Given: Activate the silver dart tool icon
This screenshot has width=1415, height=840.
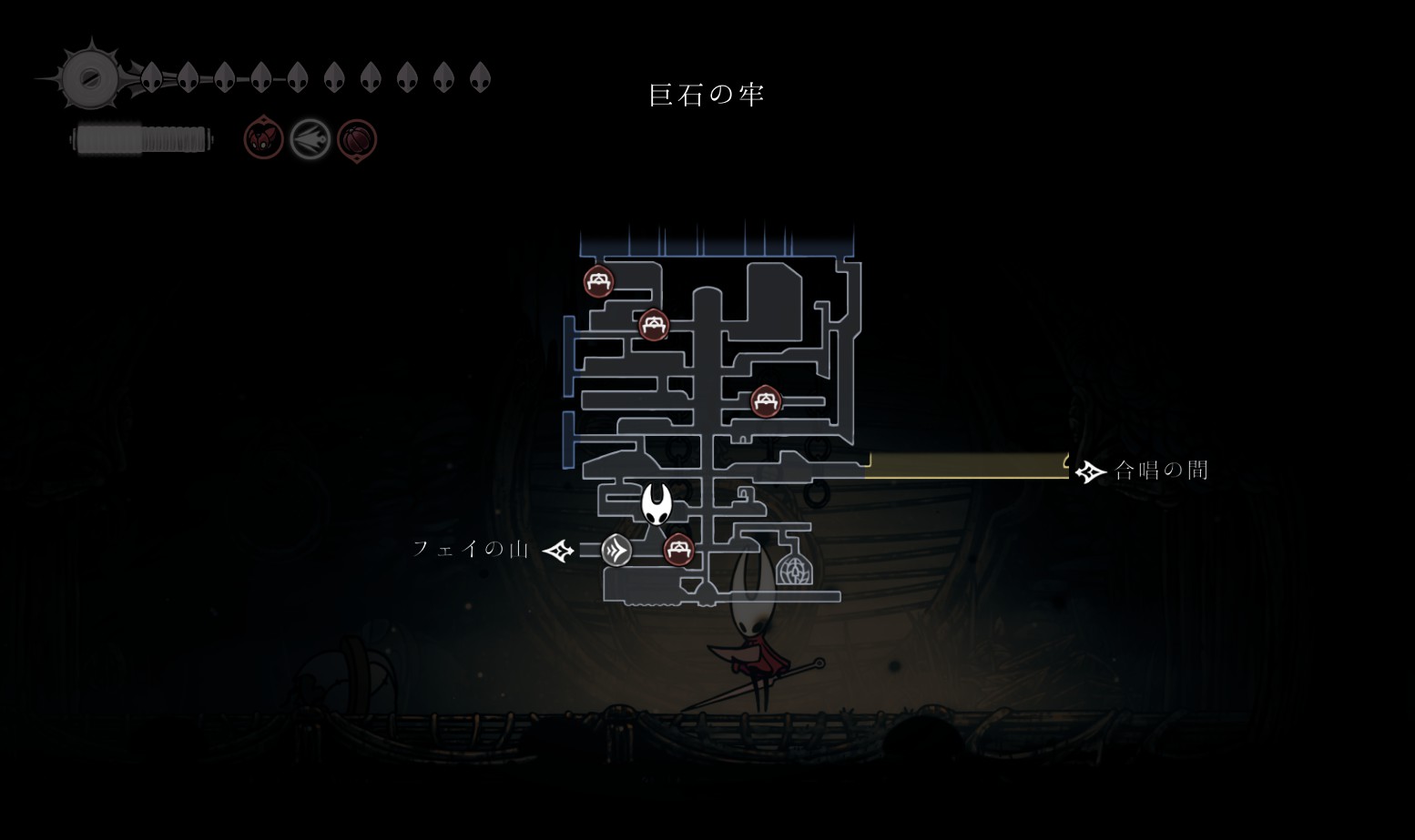Looking at the screenshot, I should coord(310,140).
